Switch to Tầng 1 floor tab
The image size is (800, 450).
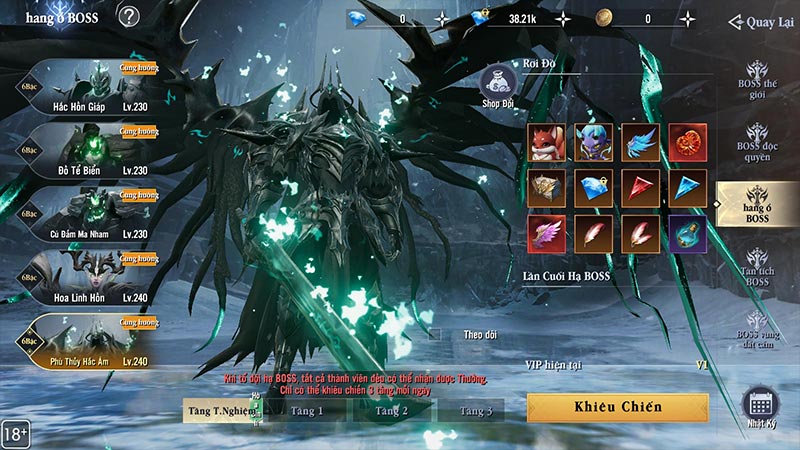click(x=306, y=411)
